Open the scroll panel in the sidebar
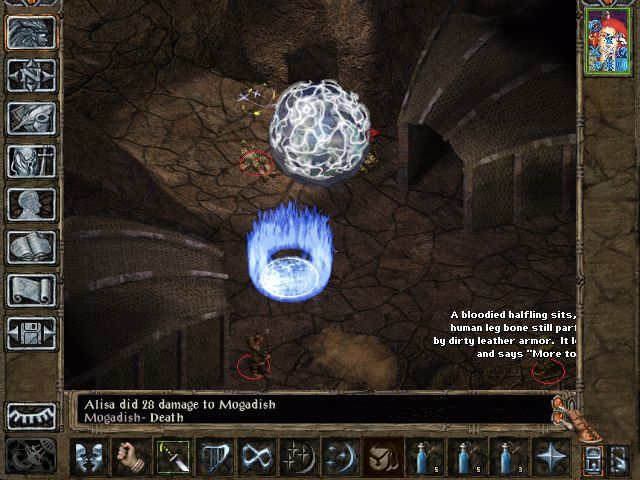This screenshot has width=640, height=480. point(31,290)
